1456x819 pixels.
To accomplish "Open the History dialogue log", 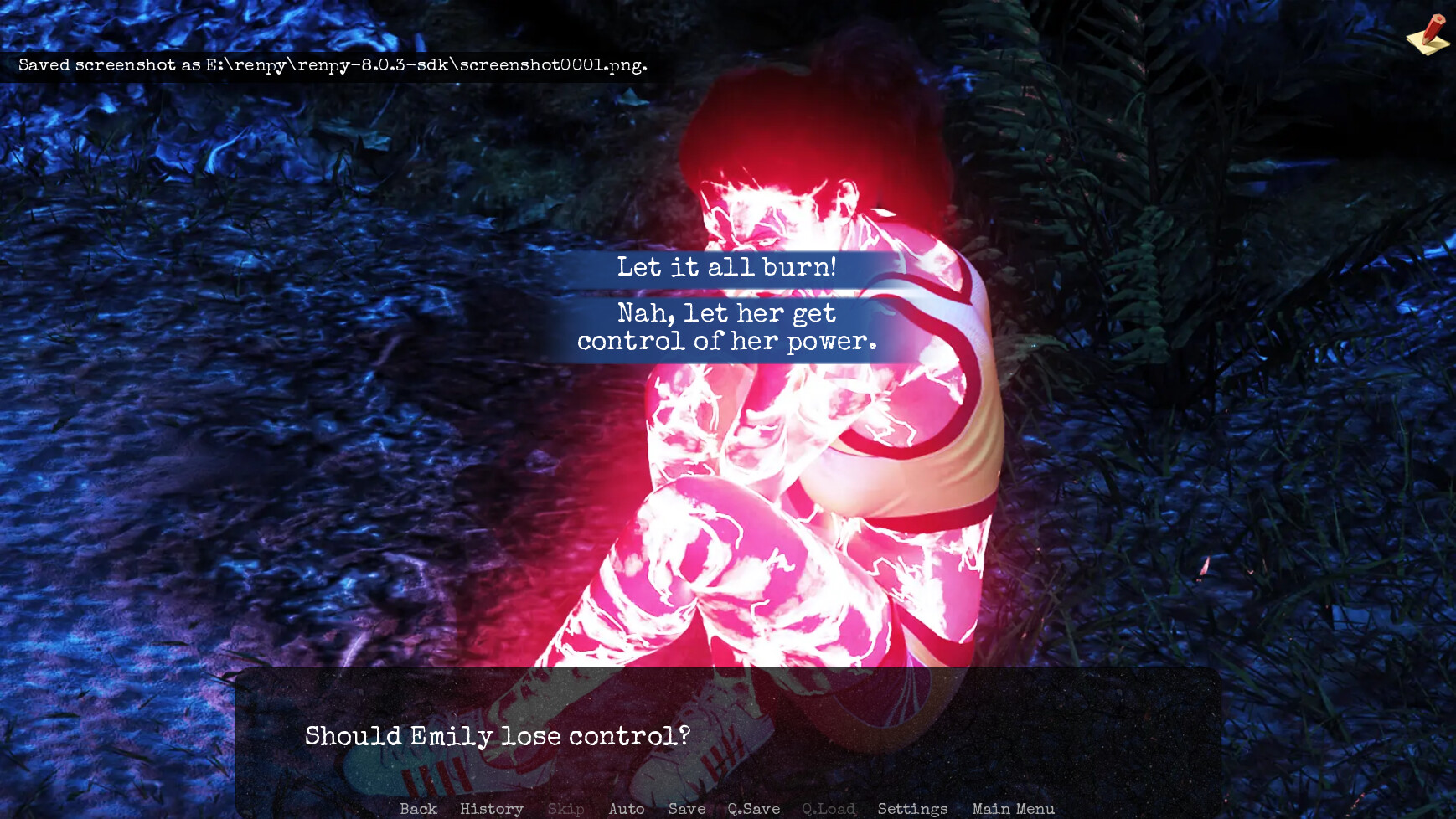I will tap(491, 809).
